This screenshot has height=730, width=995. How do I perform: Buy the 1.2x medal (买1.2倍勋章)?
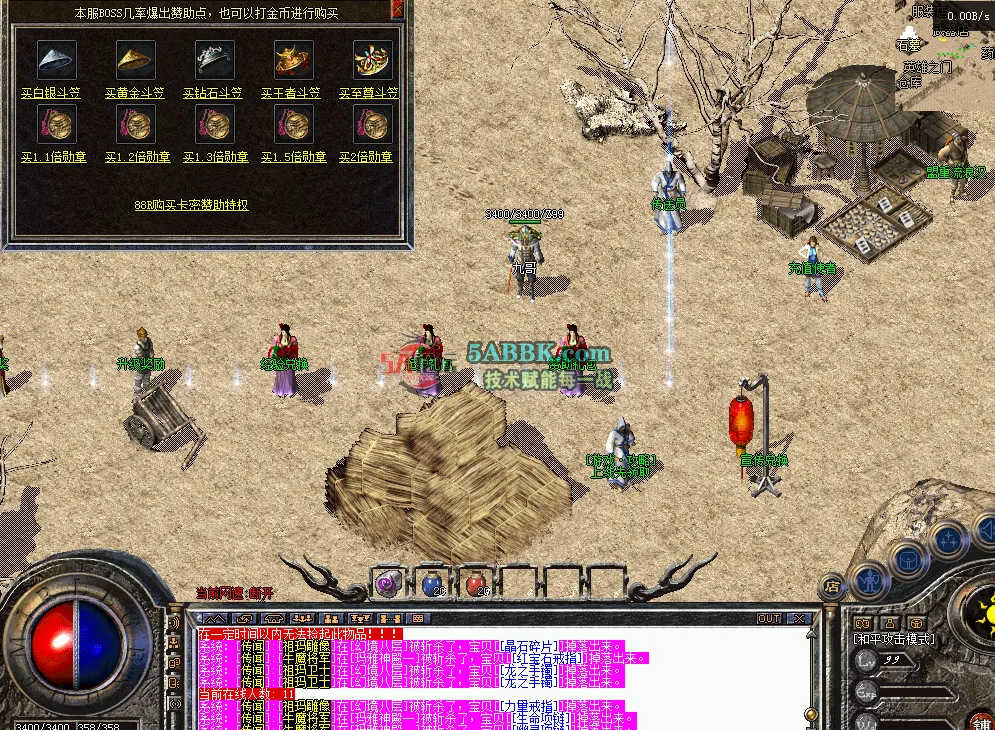pyautogui.click(x=135, y=157)
